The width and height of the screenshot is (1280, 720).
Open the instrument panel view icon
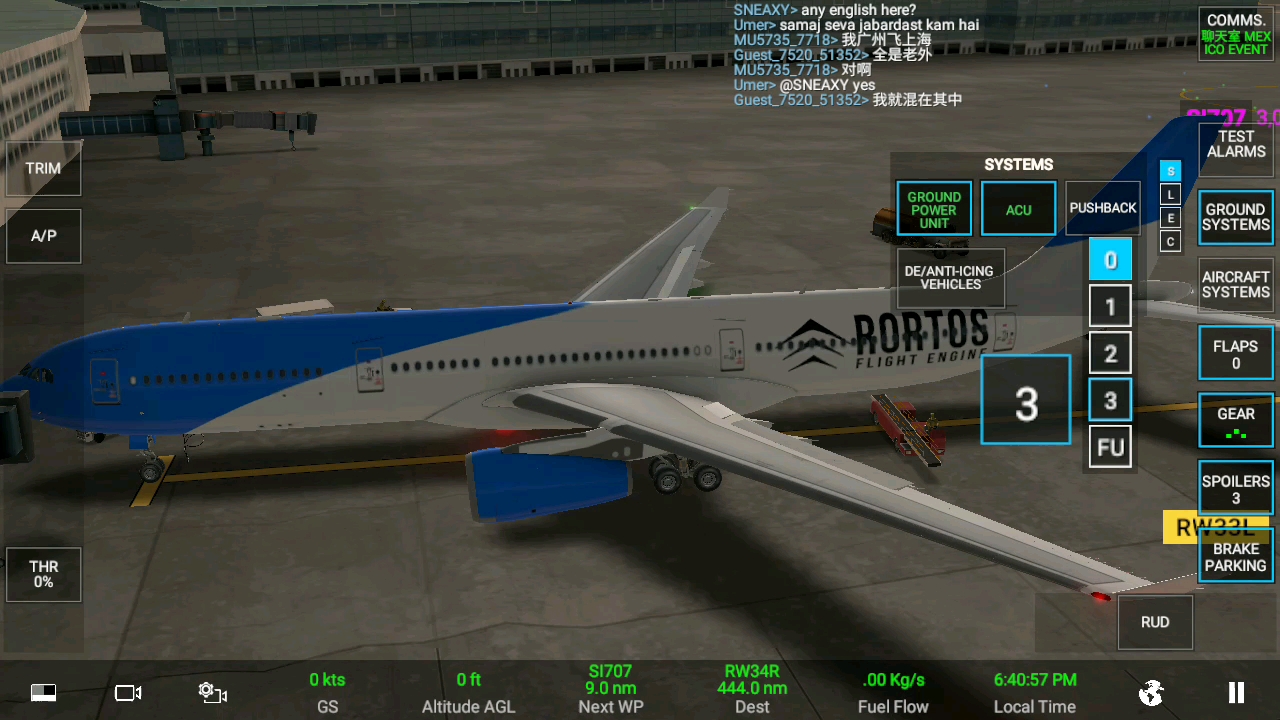(x=42, y=692)
